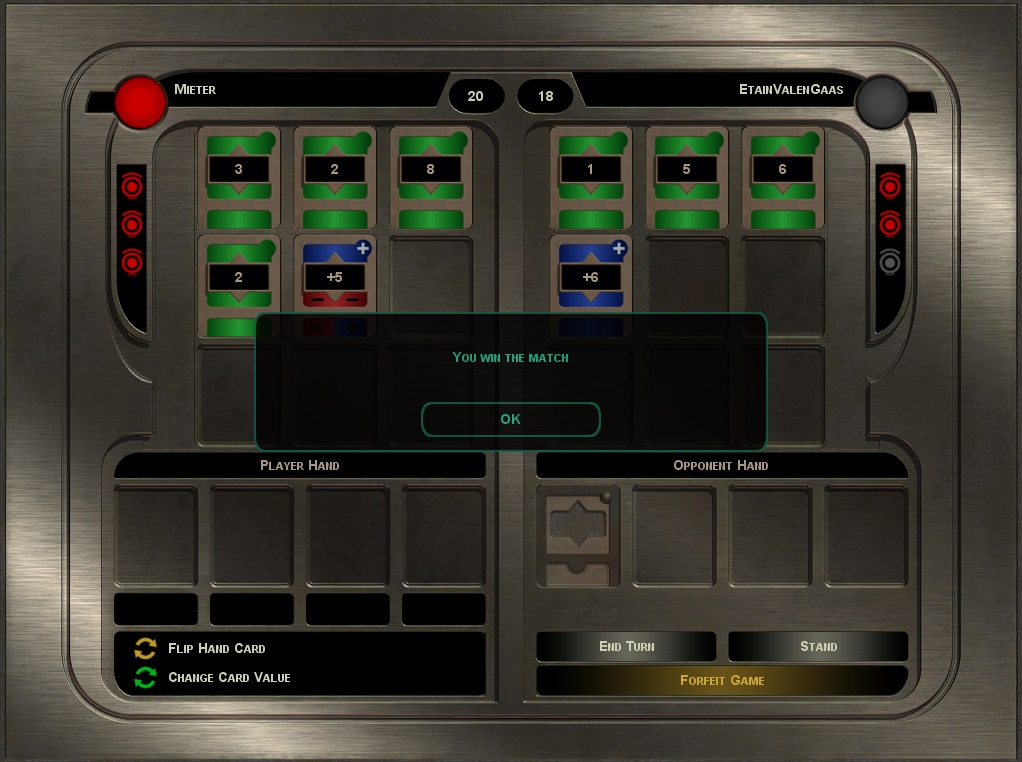Choose the opponent's green card showing 6

coord(782,177)
